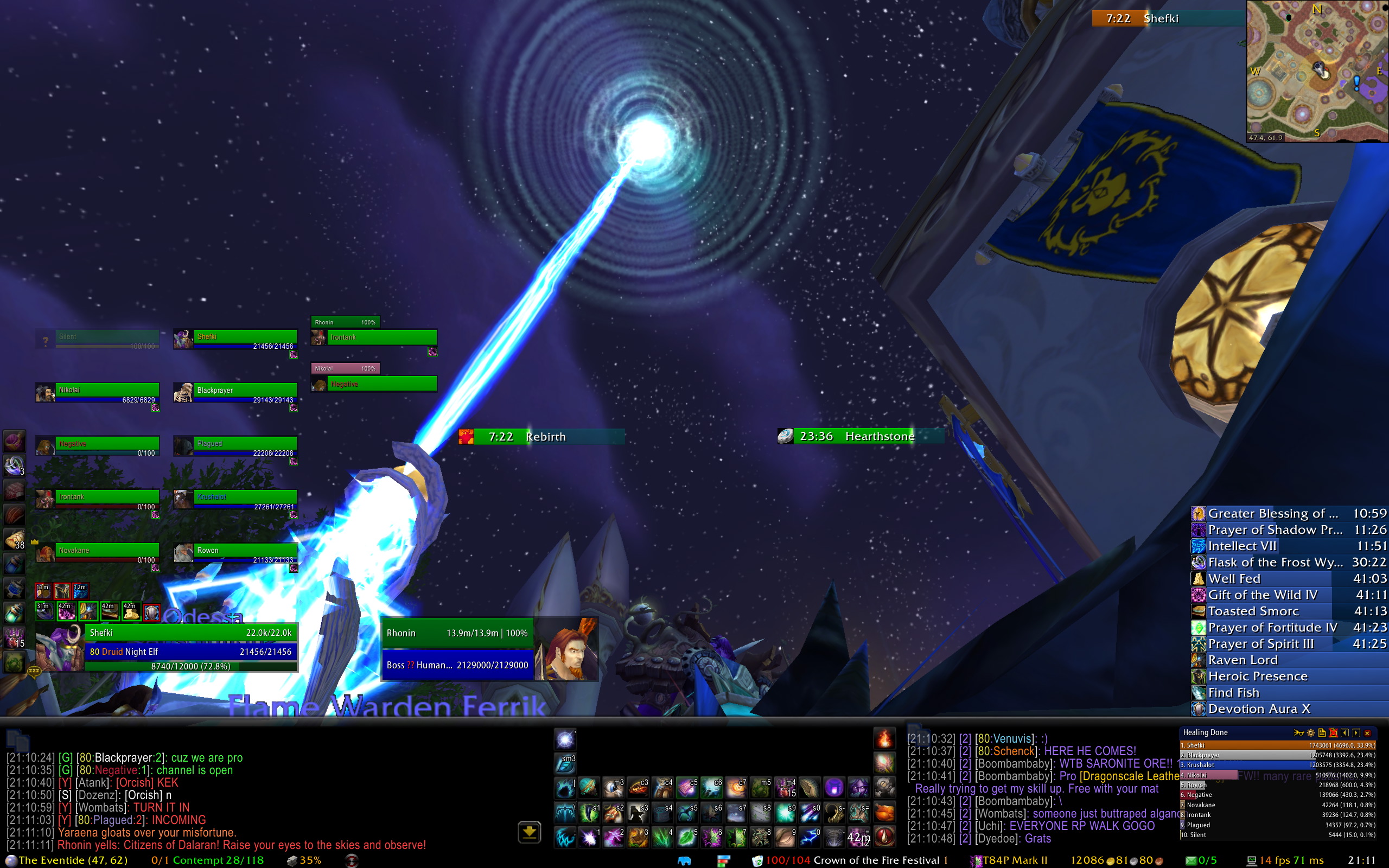The width and height of the screenshot is (1389, 868).
Task: Cast the green leaf spell on key 5
Action: (x=686, y=838)
